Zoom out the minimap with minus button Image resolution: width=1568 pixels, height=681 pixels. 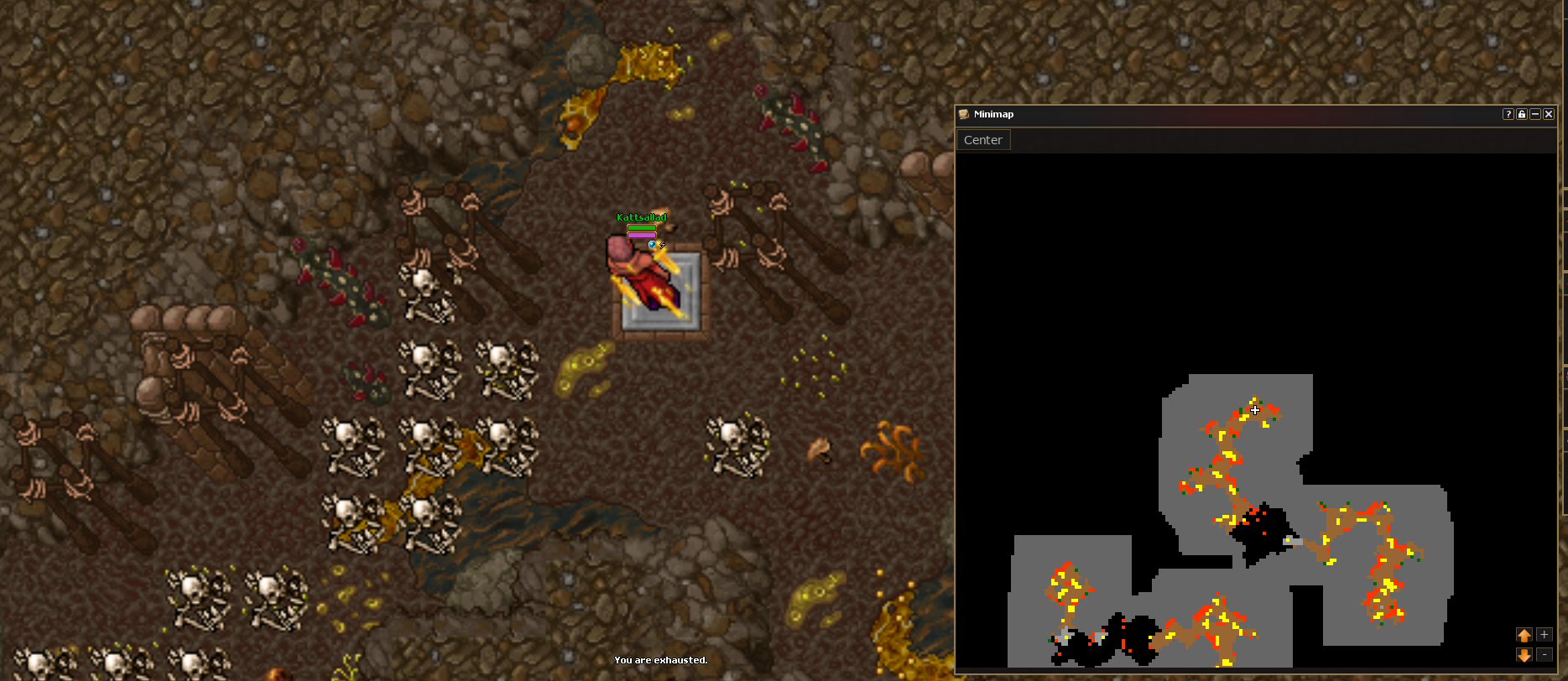point(1544,654)
